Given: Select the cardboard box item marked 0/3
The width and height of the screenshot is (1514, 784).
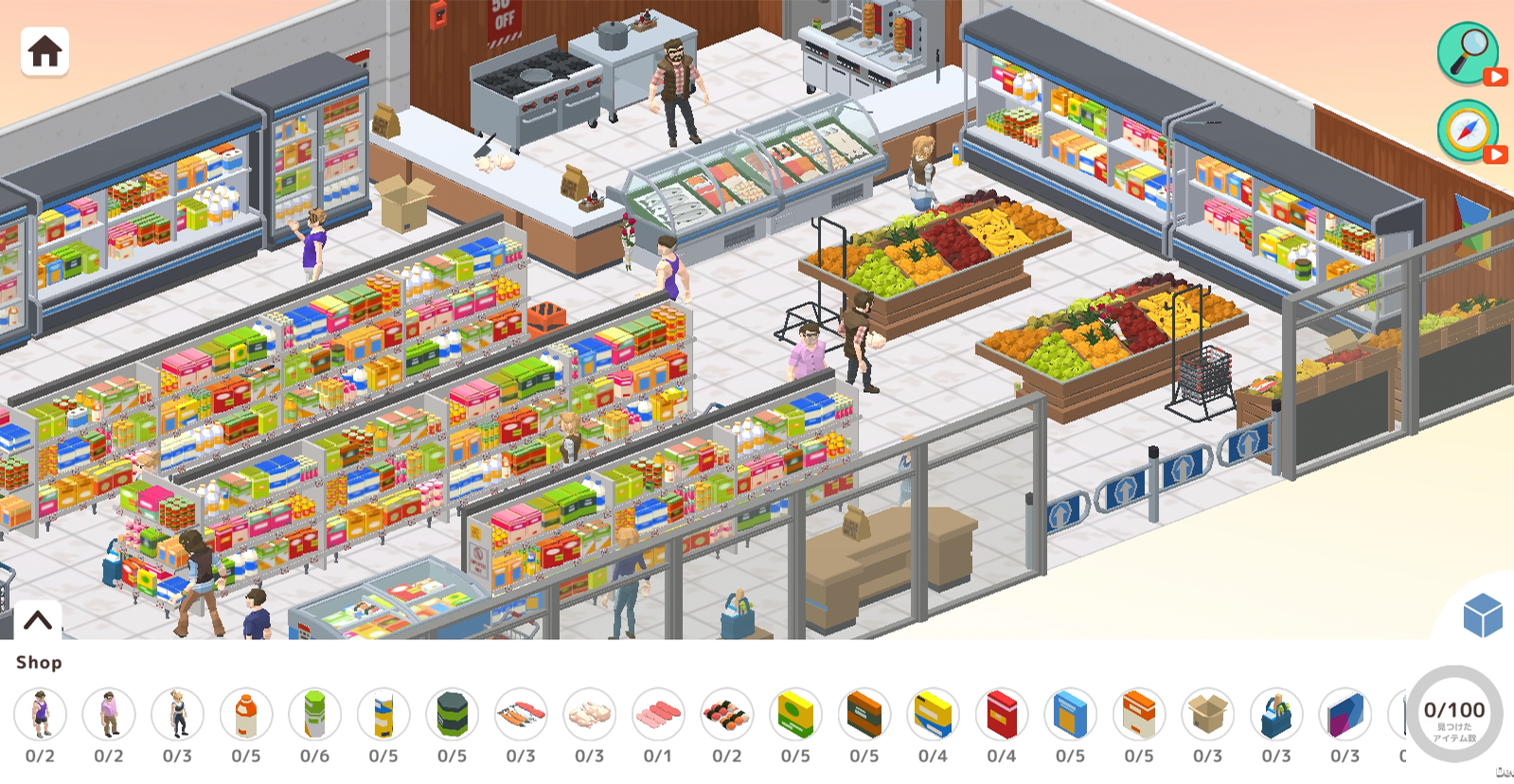Looking at the screenshot, I should (x=1206, y=715).
